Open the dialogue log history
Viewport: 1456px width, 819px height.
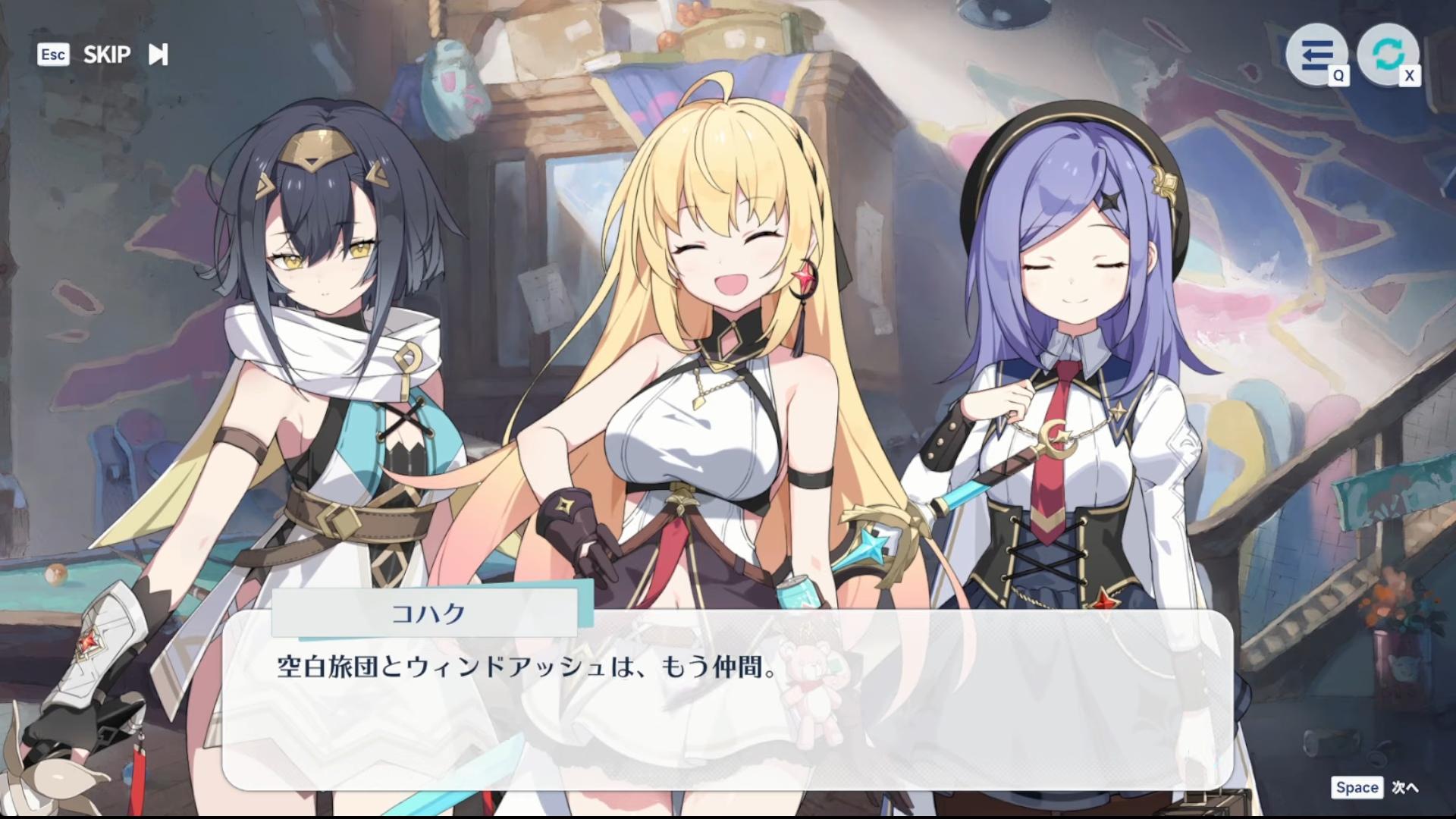1316,55
